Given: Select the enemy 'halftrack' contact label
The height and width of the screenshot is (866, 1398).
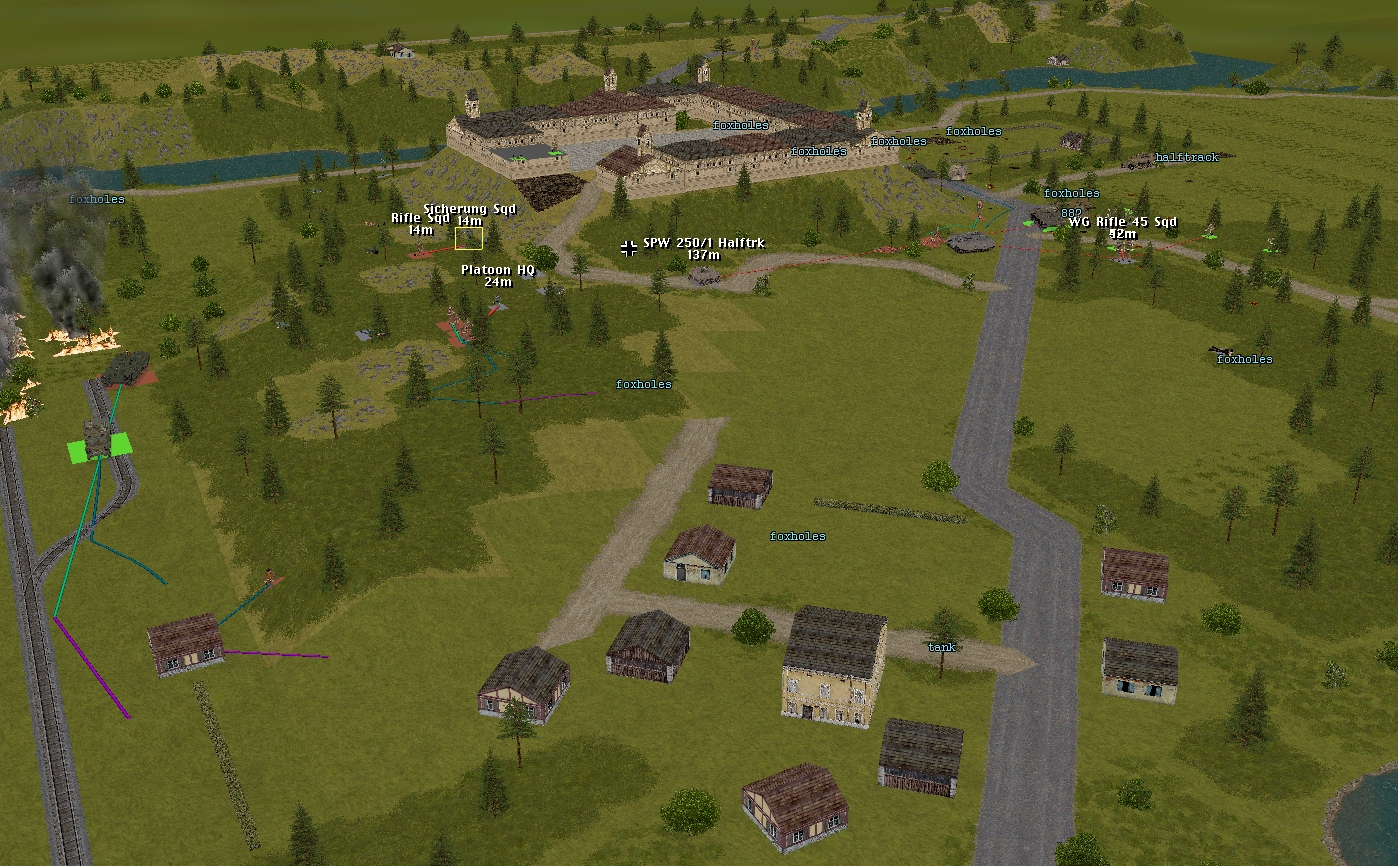Looking at the screenshot, I should pos(1186,158).
